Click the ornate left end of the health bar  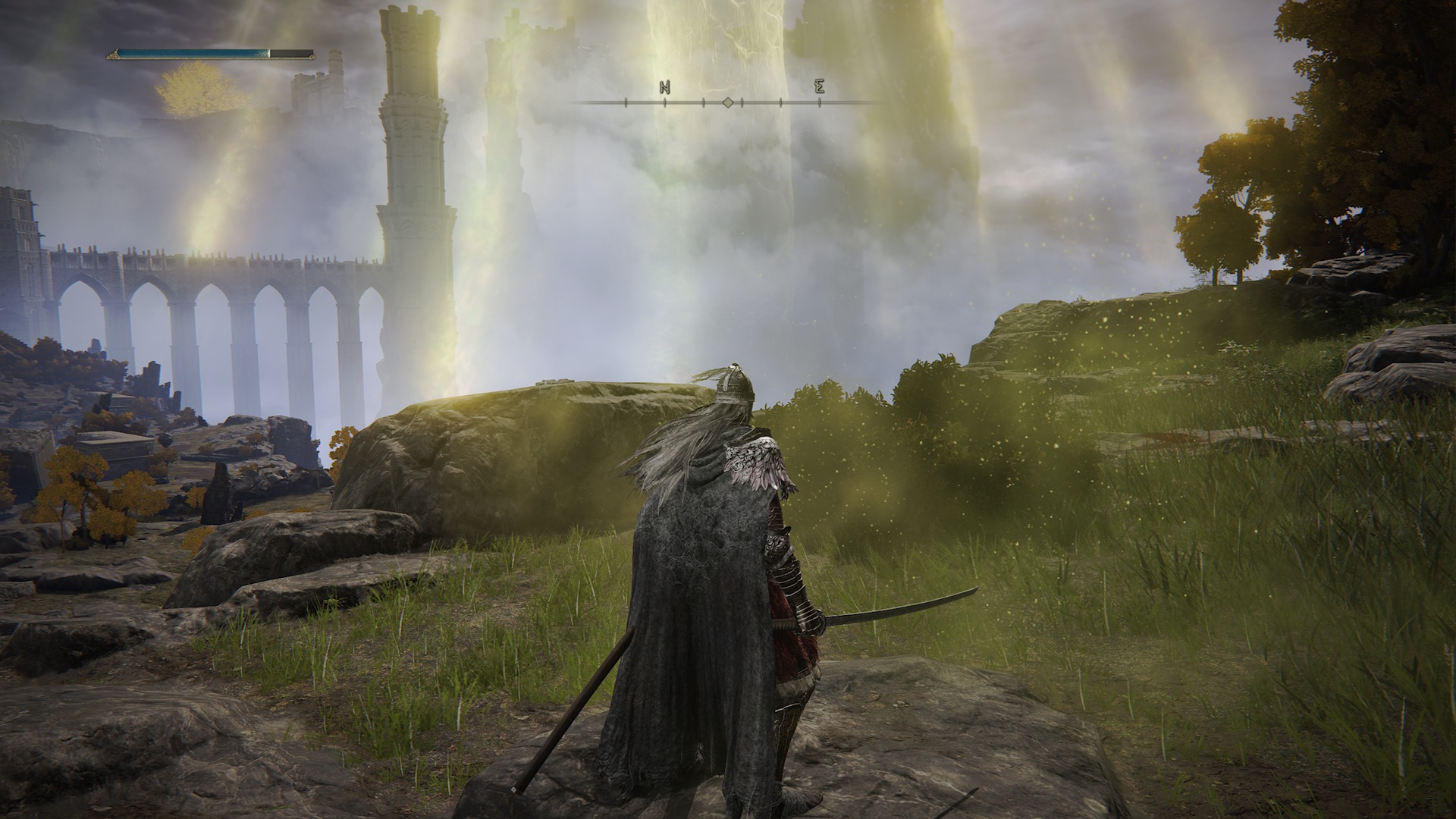click(114, 54)
